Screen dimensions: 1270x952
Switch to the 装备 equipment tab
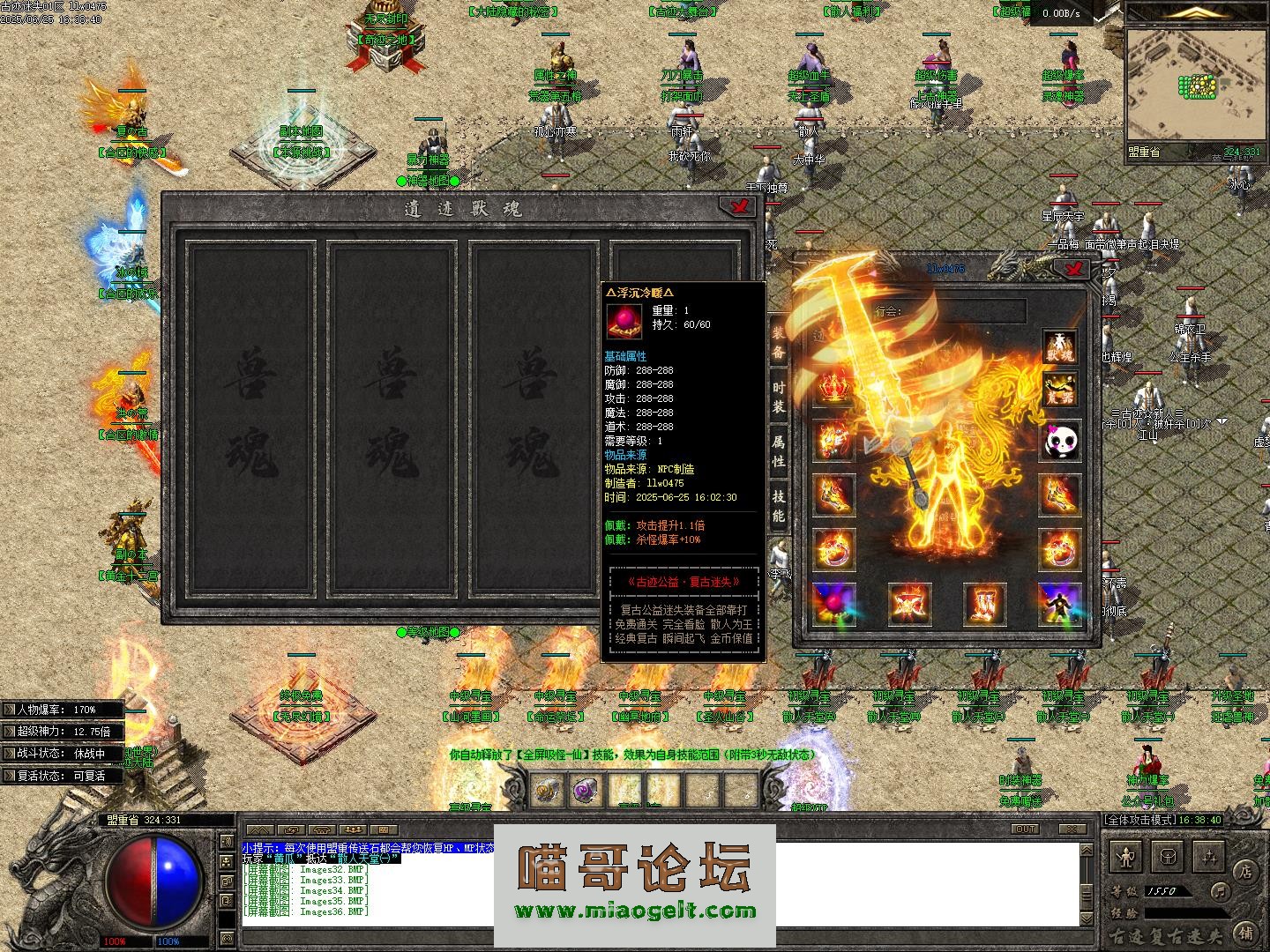[779, 342]
